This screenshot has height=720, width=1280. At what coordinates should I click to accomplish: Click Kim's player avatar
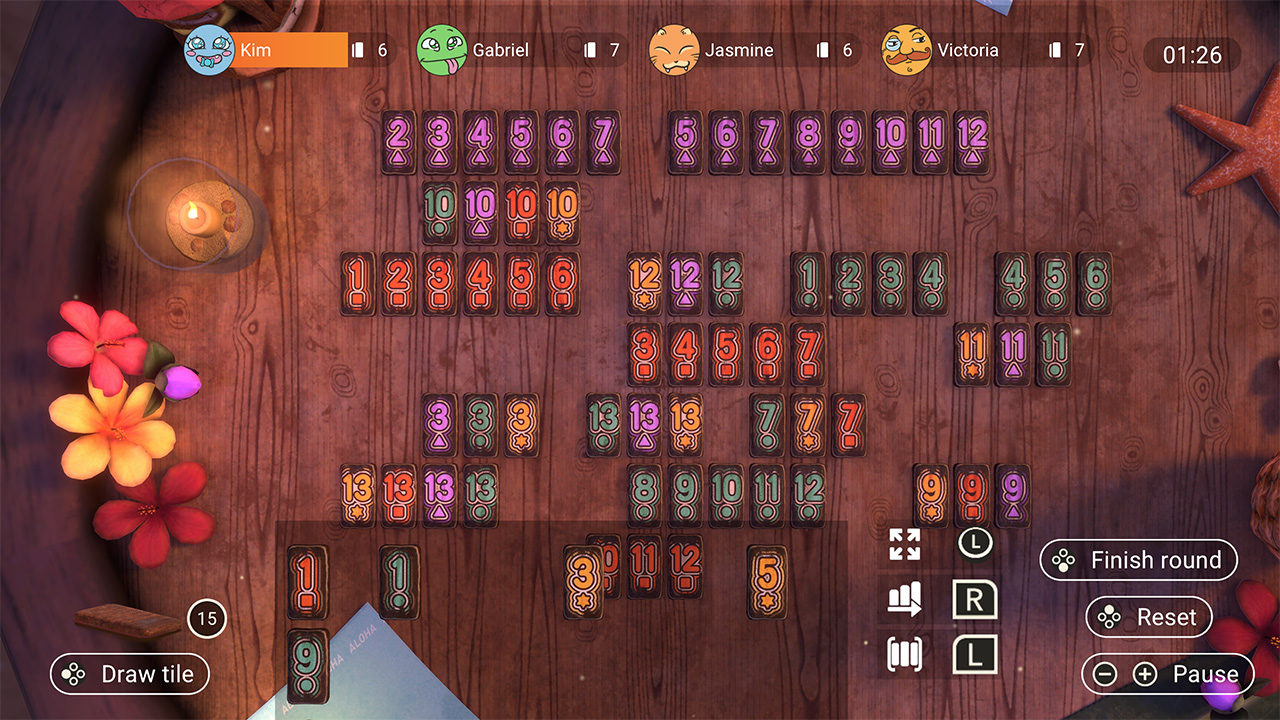(x=207, y=48)
